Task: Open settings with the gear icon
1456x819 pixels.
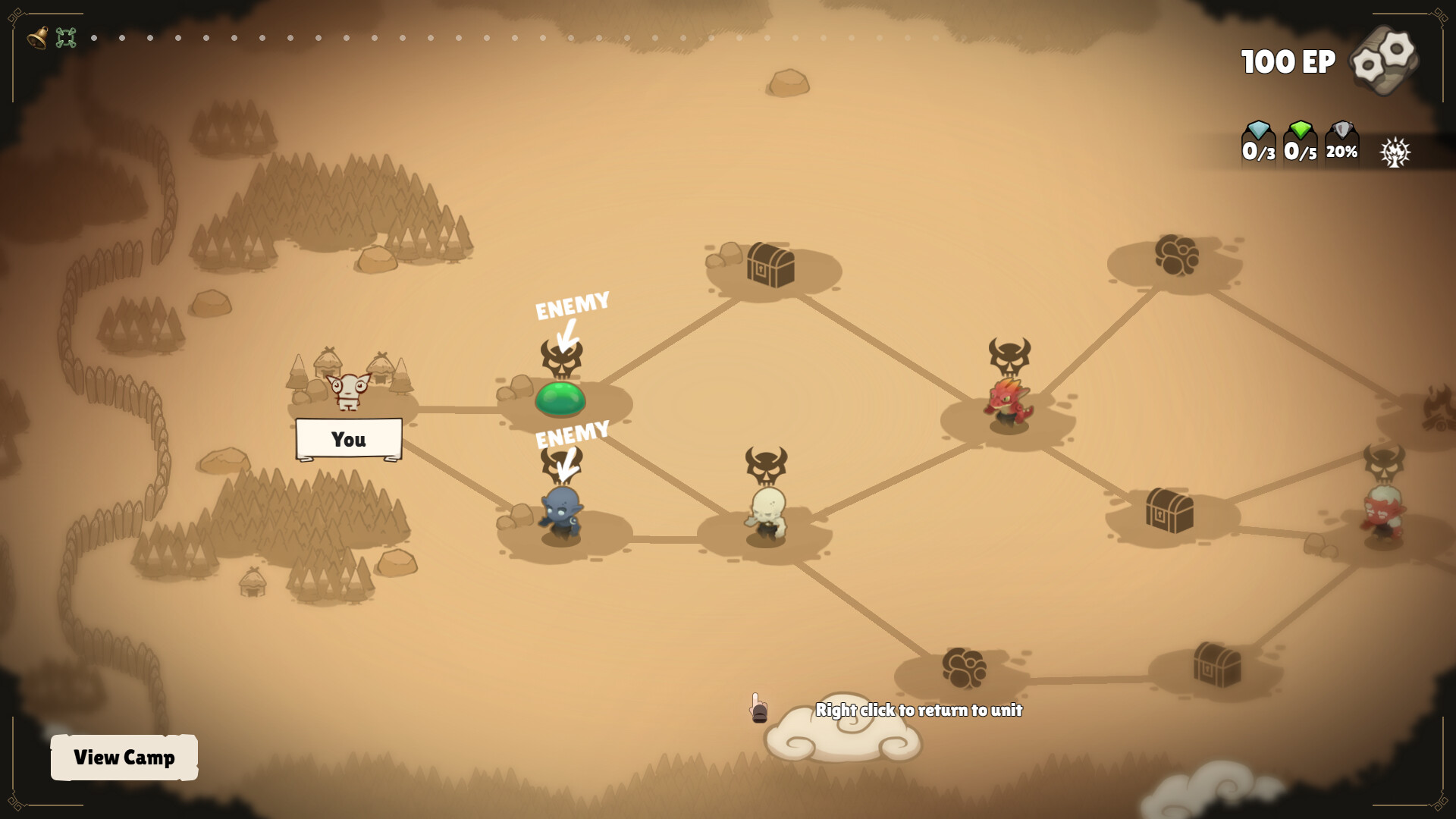Action: tap(1384, 61)
